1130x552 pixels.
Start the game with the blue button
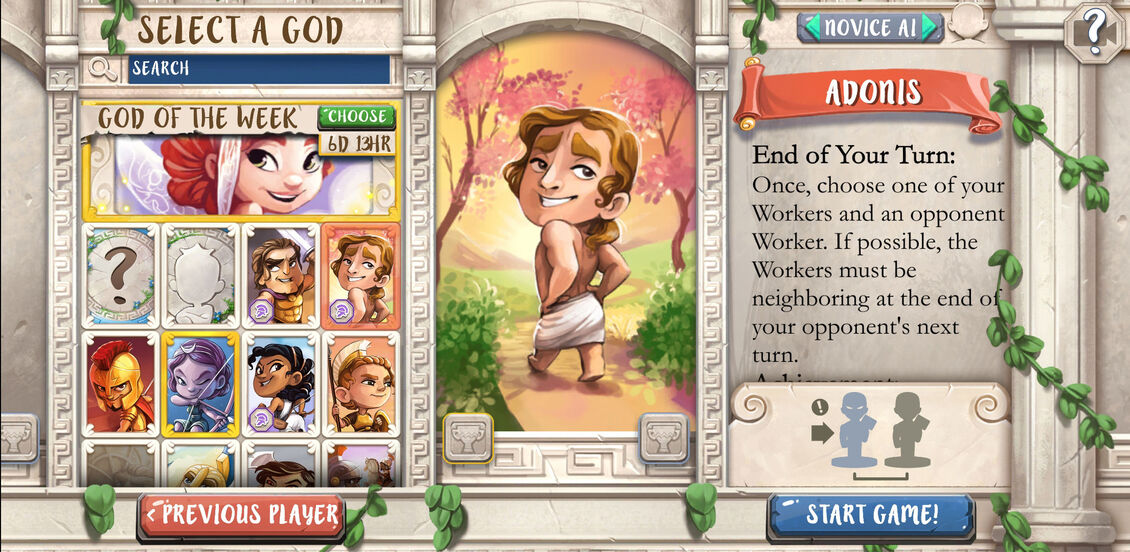[x=871, y=516]
